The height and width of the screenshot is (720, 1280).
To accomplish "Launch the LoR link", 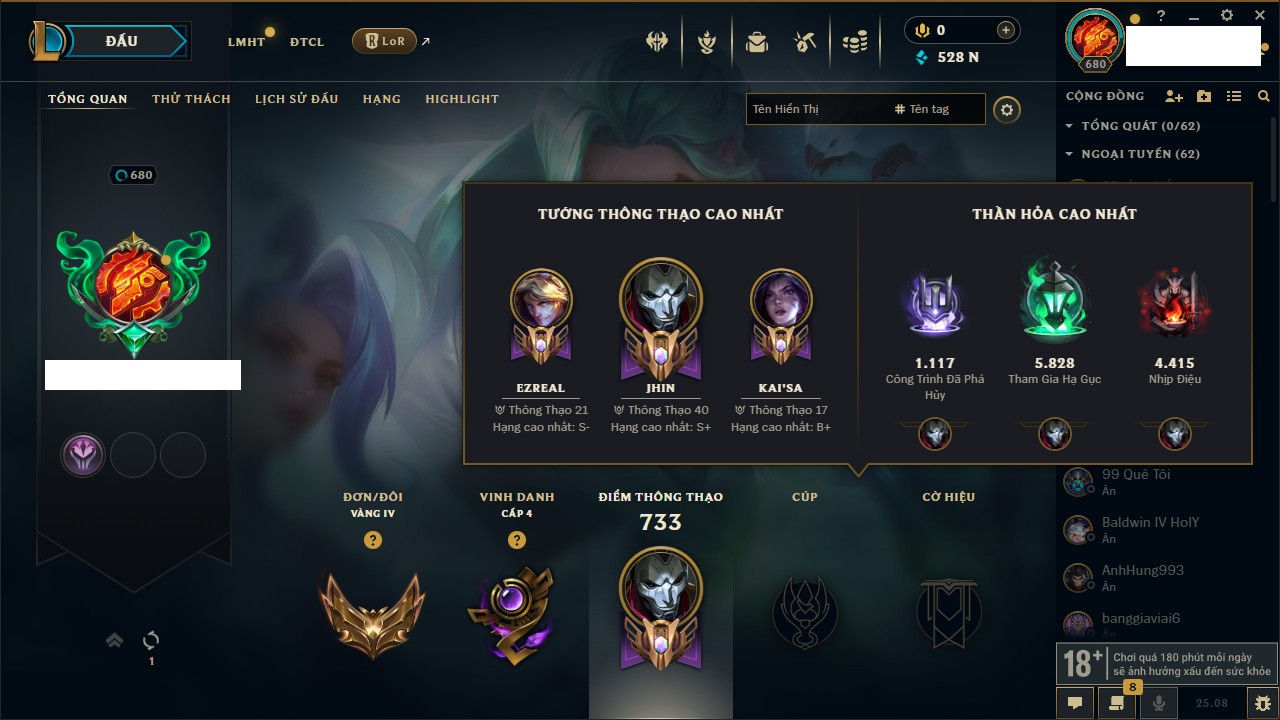I will point(385,41).
